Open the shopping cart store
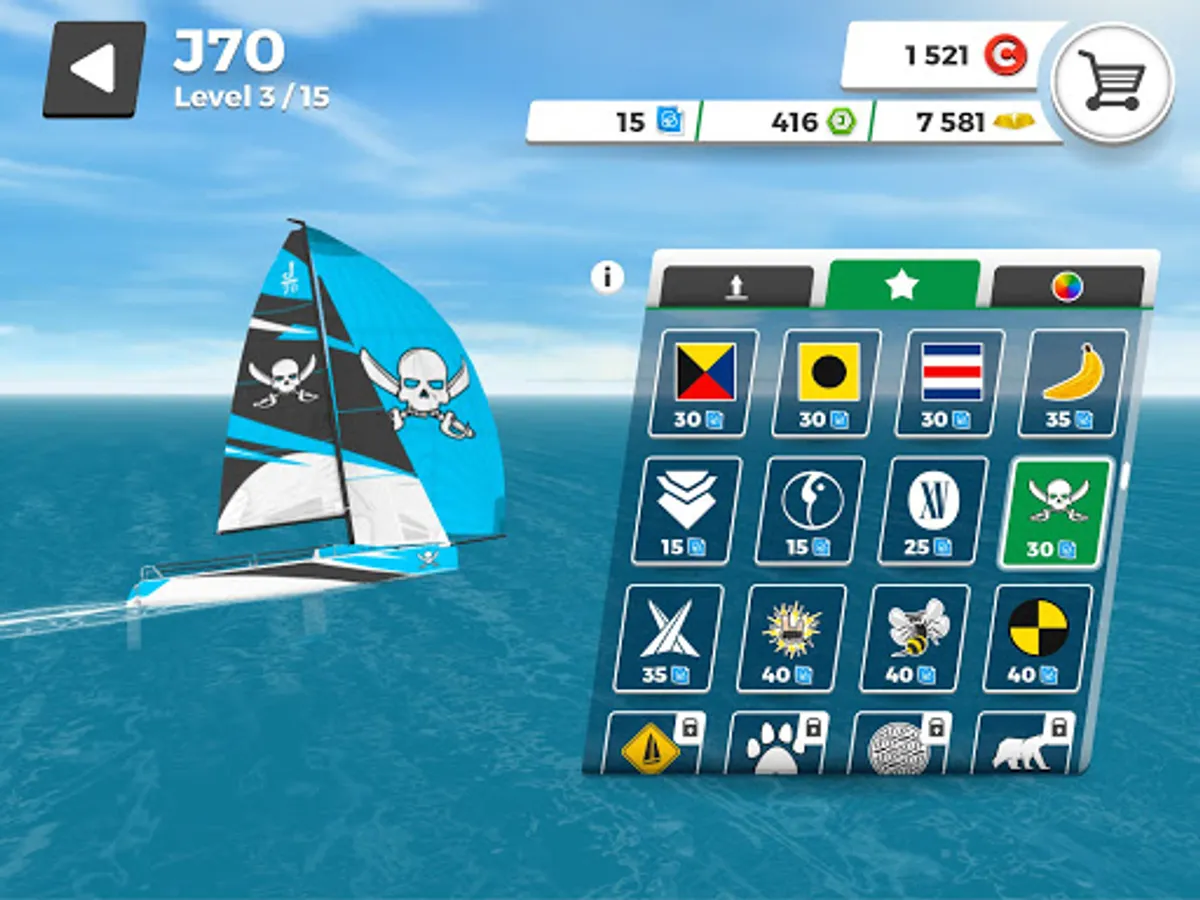This screenshot has height=900, width=1200. click(x=1112, y=82)
